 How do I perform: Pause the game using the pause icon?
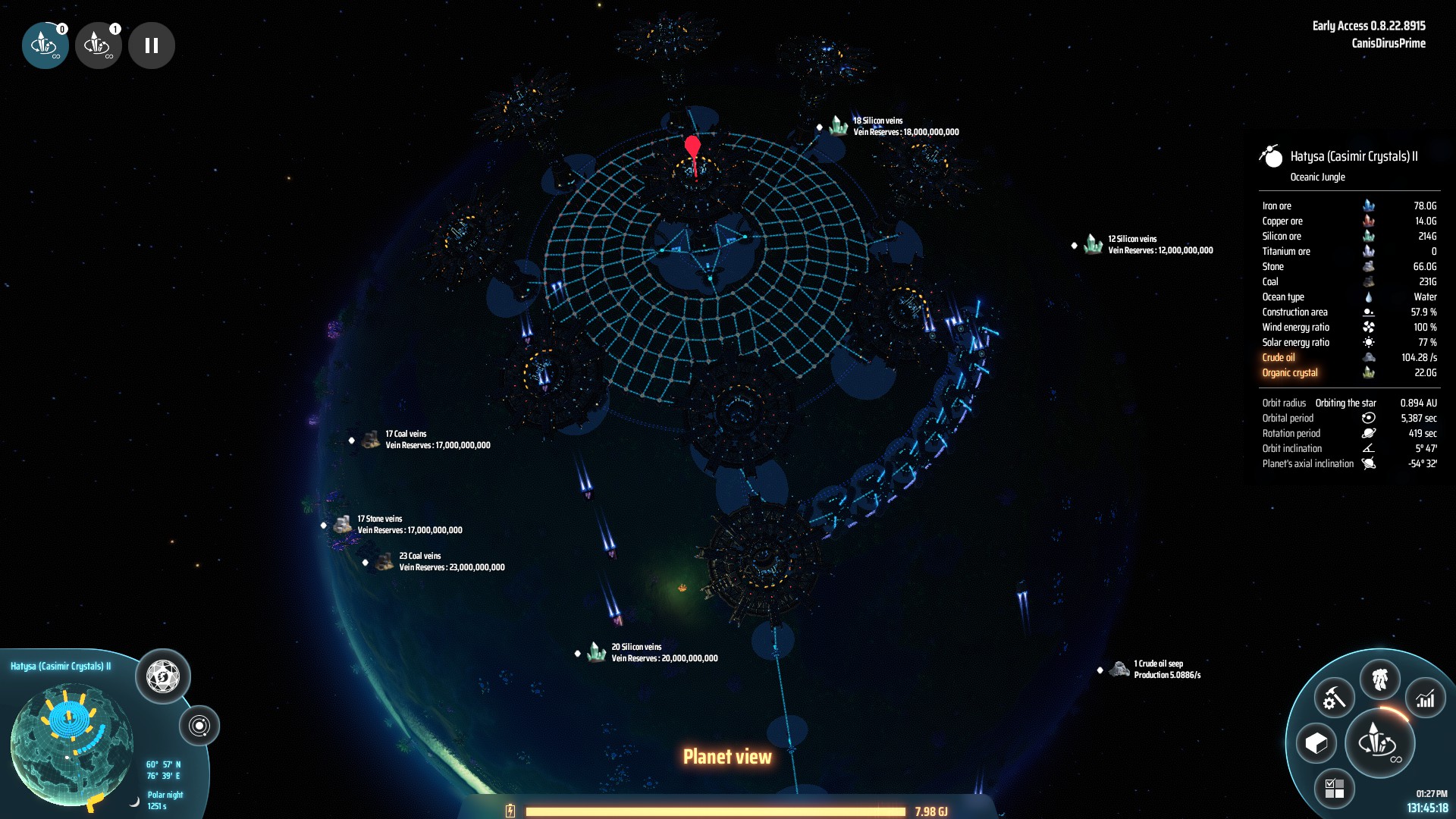(151, 45)
